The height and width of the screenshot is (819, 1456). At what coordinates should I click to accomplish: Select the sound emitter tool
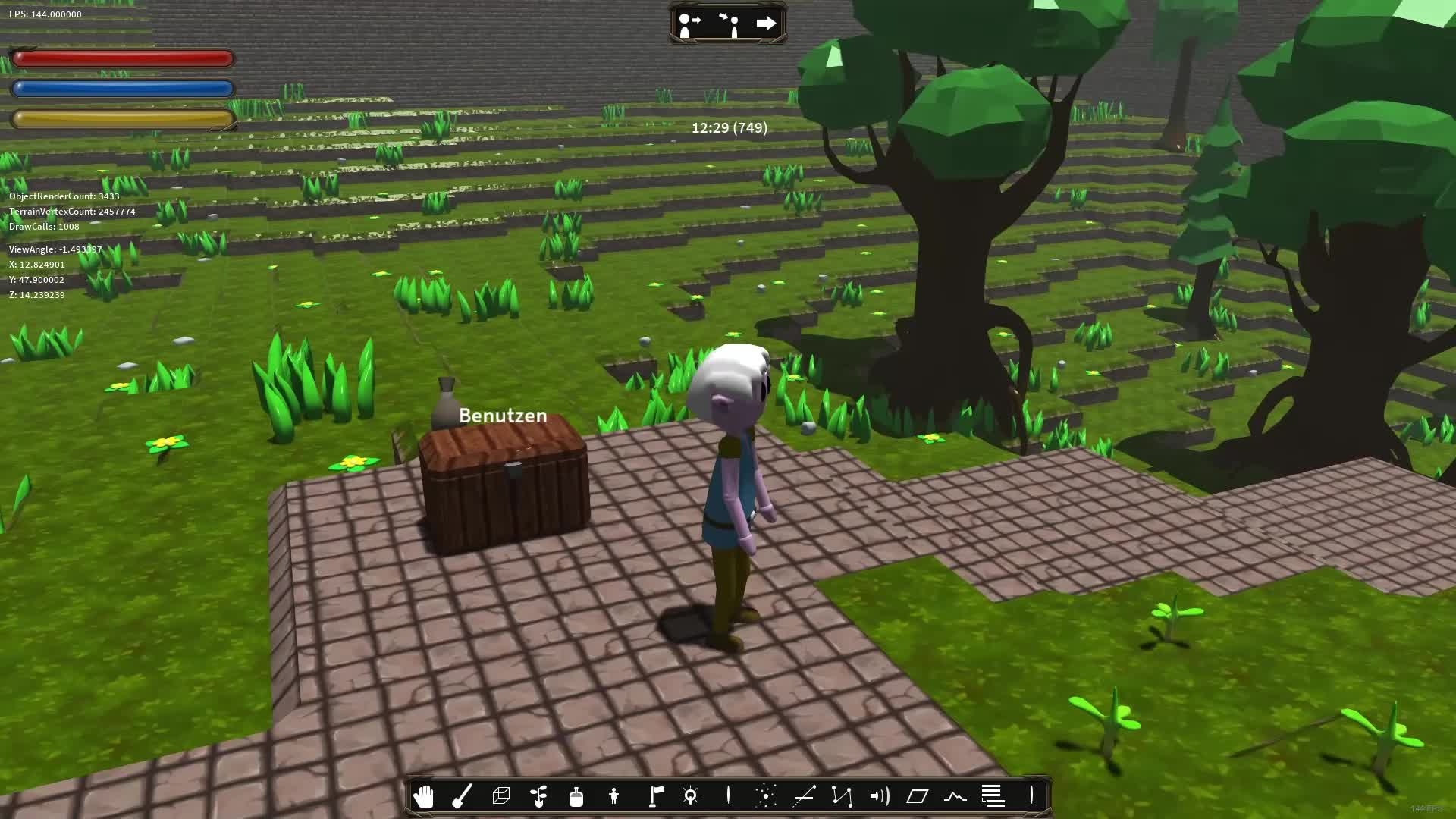coord(880,795)
